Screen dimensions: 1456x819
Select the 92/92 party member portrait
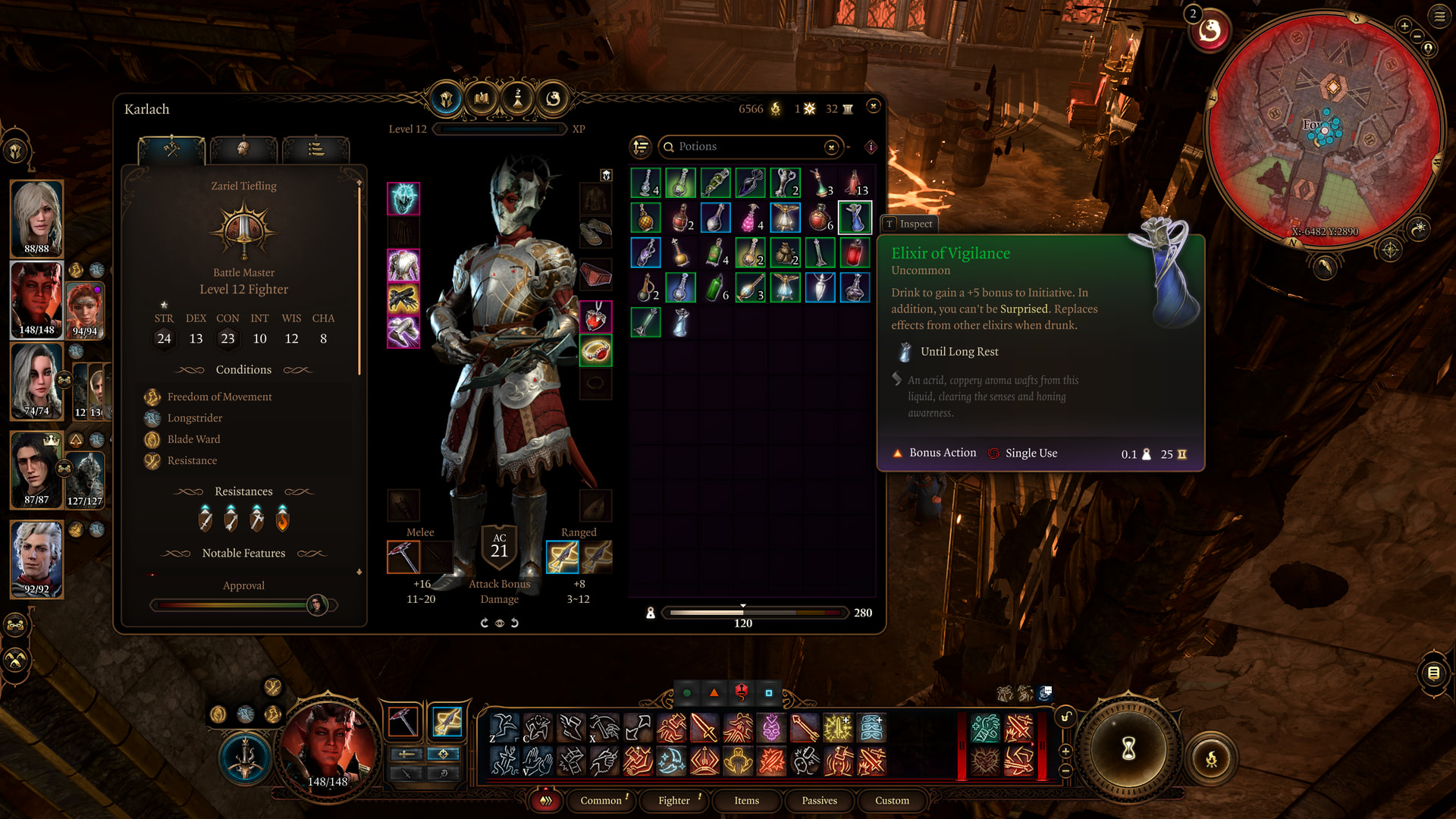click(x=36, y=559)
